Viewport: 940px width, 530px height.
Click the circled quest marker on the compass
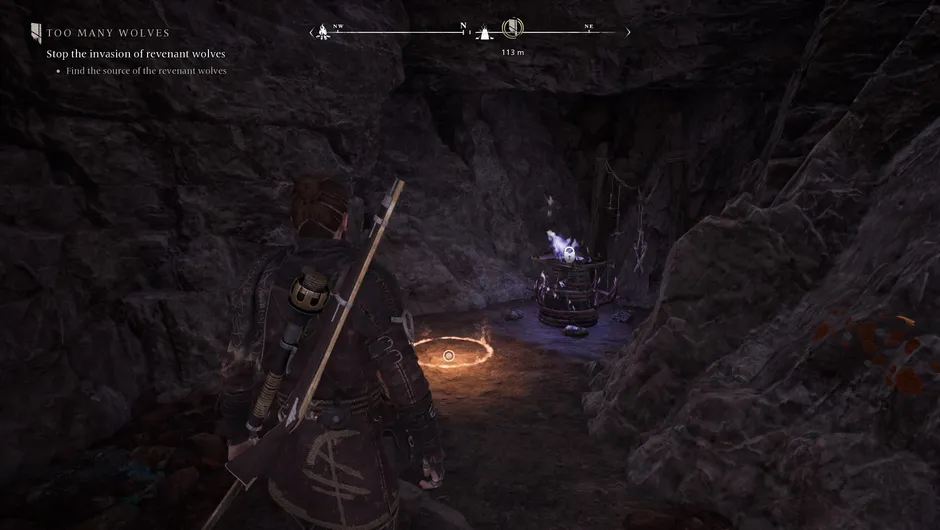point(511,28)
